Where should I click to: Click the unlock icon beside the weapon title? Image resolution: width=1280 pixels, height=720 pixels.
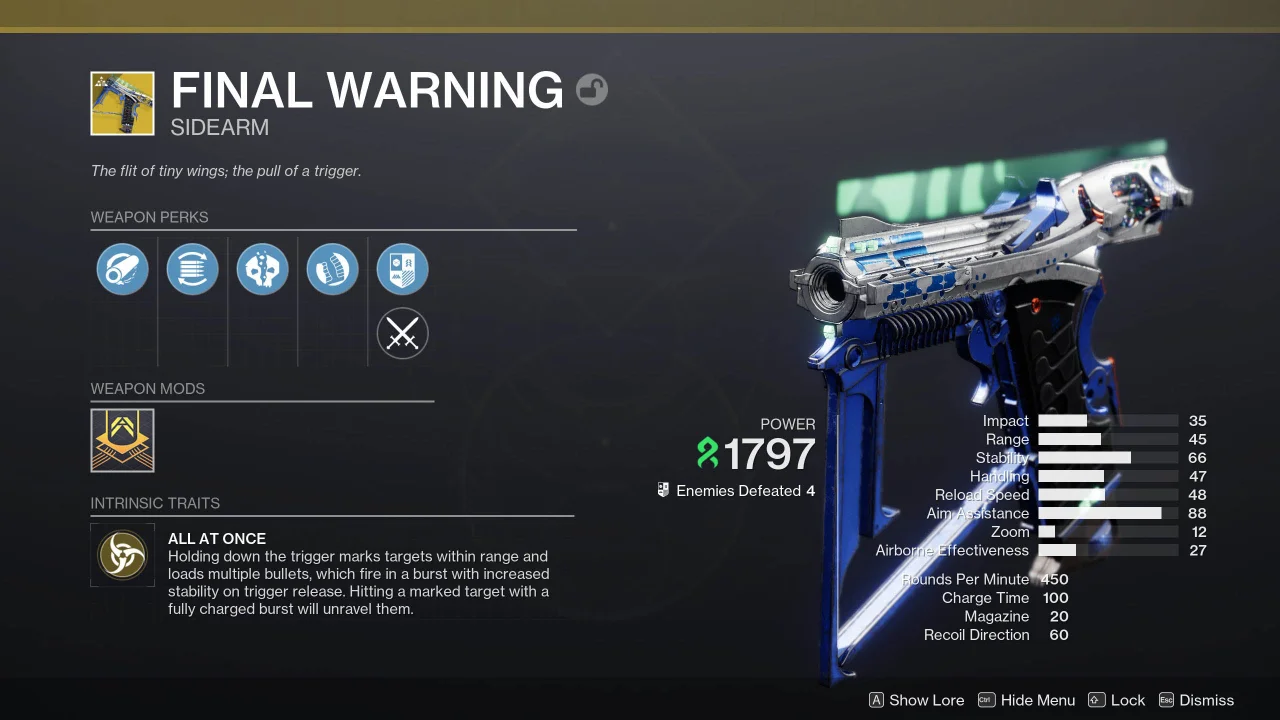pos(592,89)
